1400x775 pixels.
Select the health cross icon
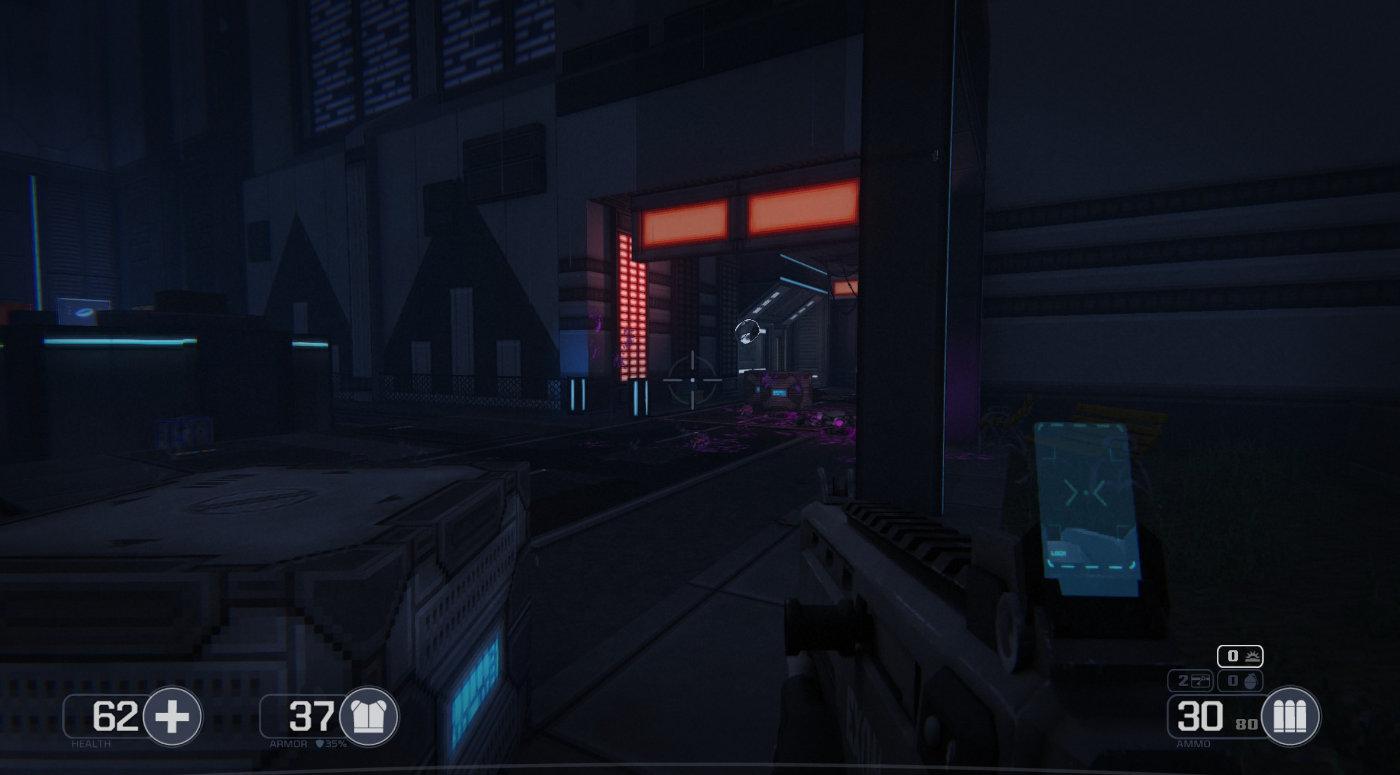click(x=173, y=715)
